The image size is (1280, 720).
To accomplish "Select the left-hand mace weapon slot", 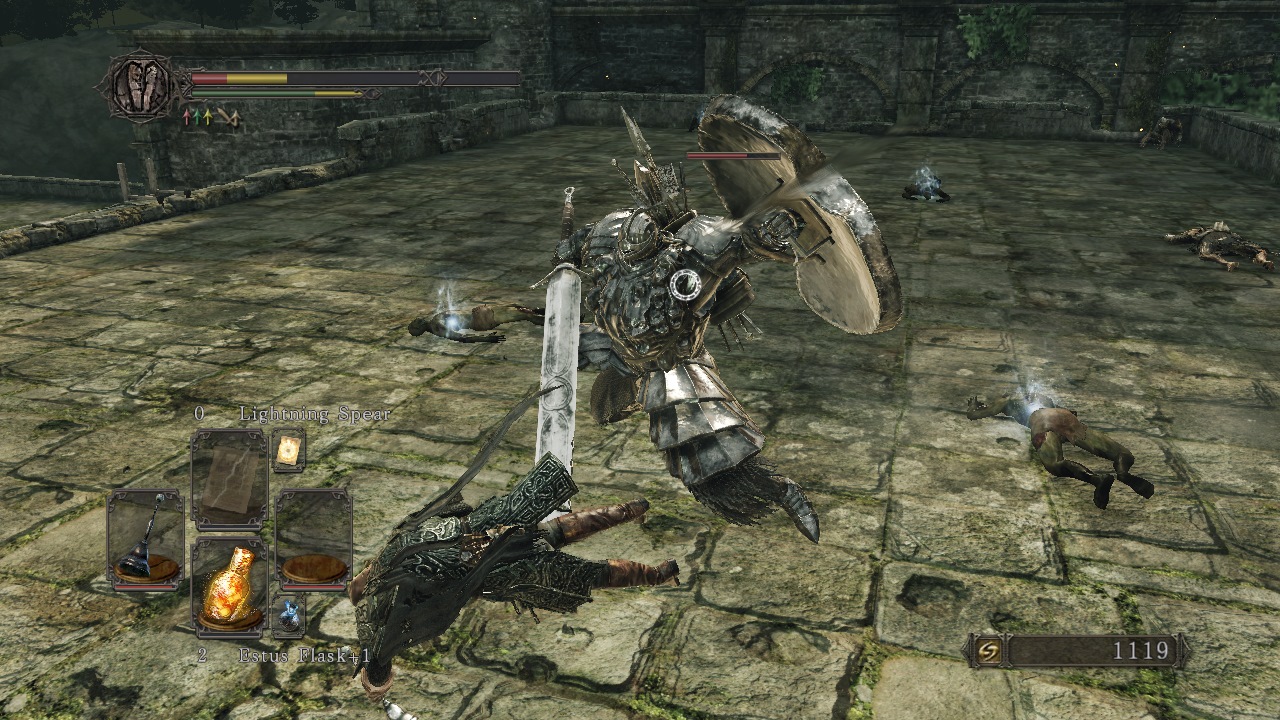I will click(145, 538).
